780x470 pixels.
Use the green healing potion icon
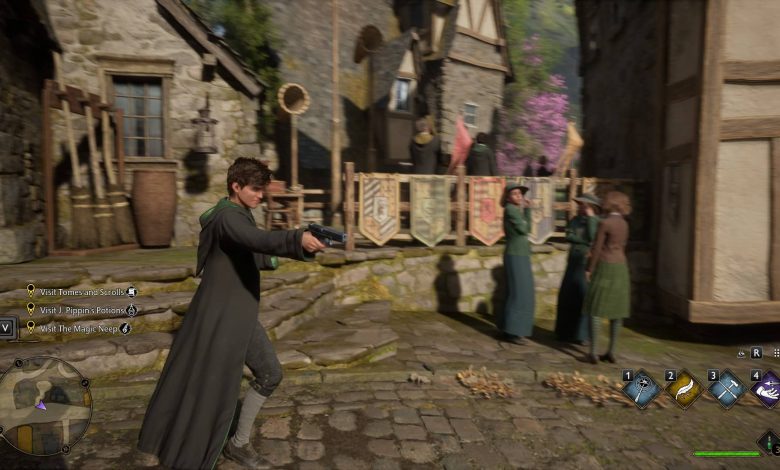pos(768,440)
